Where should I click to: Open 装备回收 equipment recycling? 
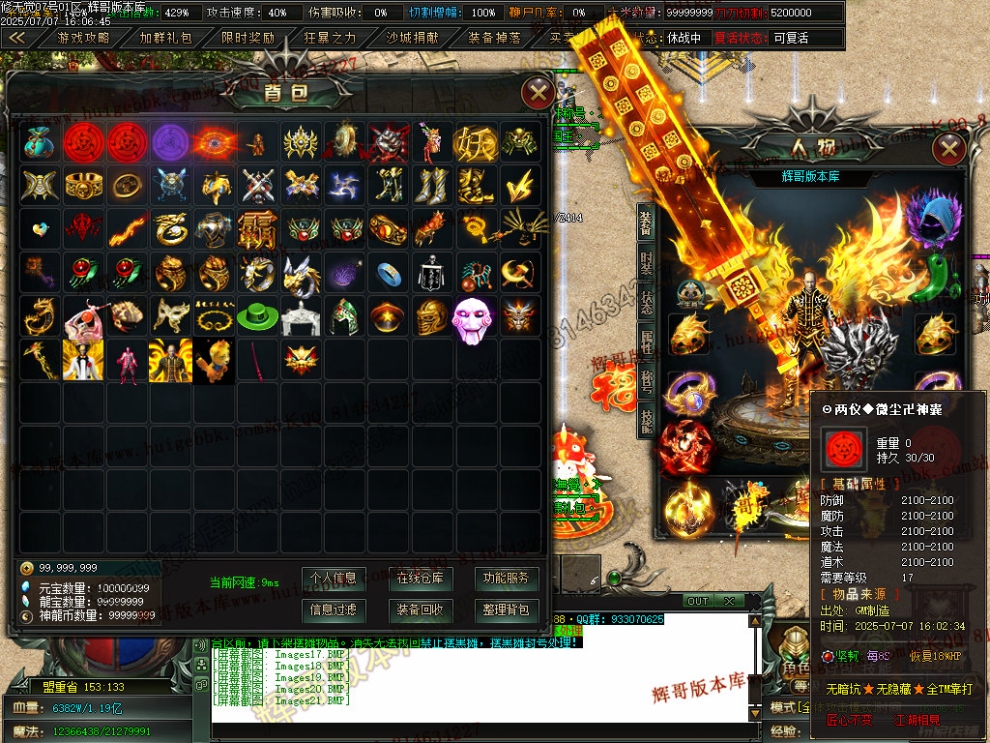click(x=421, y=609)
